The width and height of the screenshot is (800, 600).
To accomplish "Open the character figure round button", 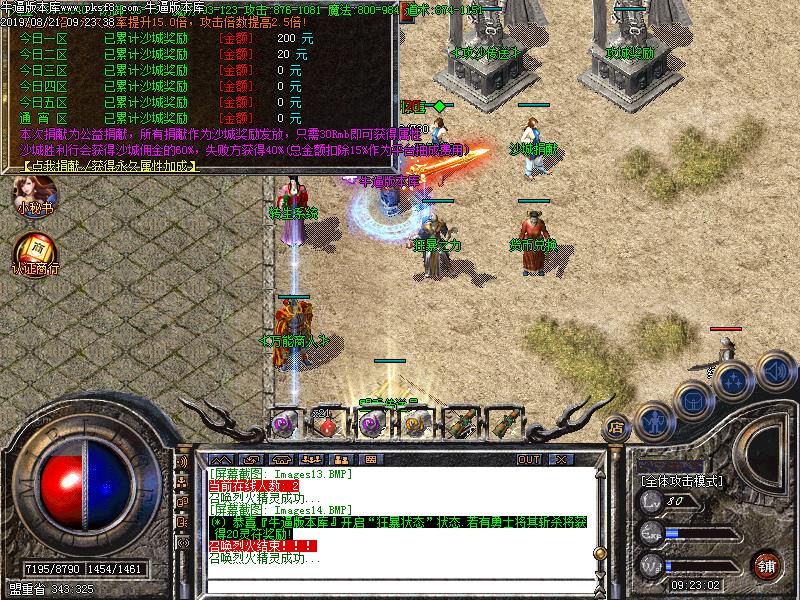I will [x=655, y=420].
